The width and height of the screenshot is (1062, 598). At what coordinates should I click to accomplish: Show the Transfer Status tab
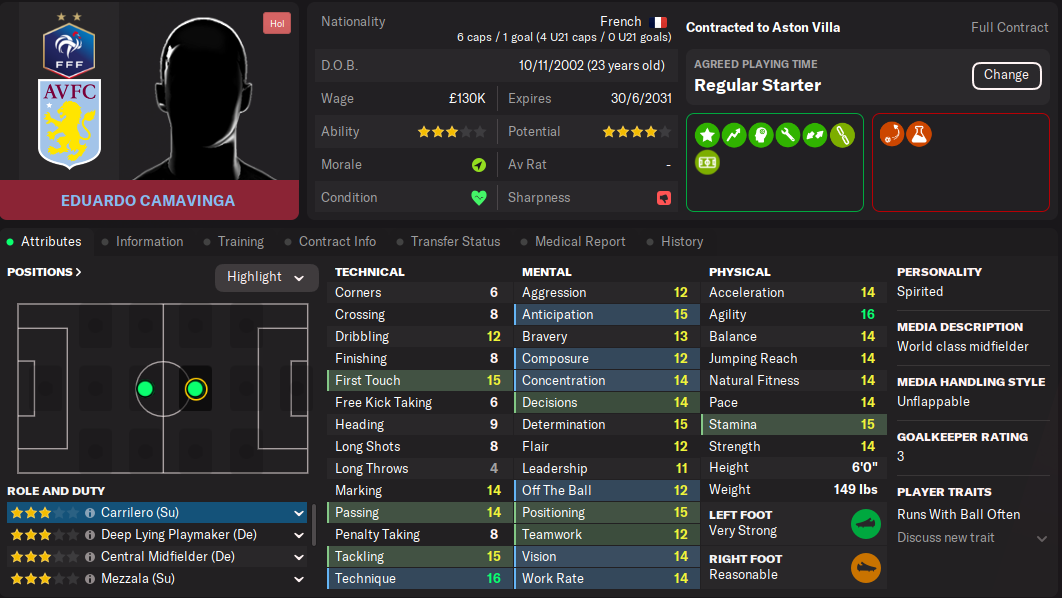click(x=455, y=241)
